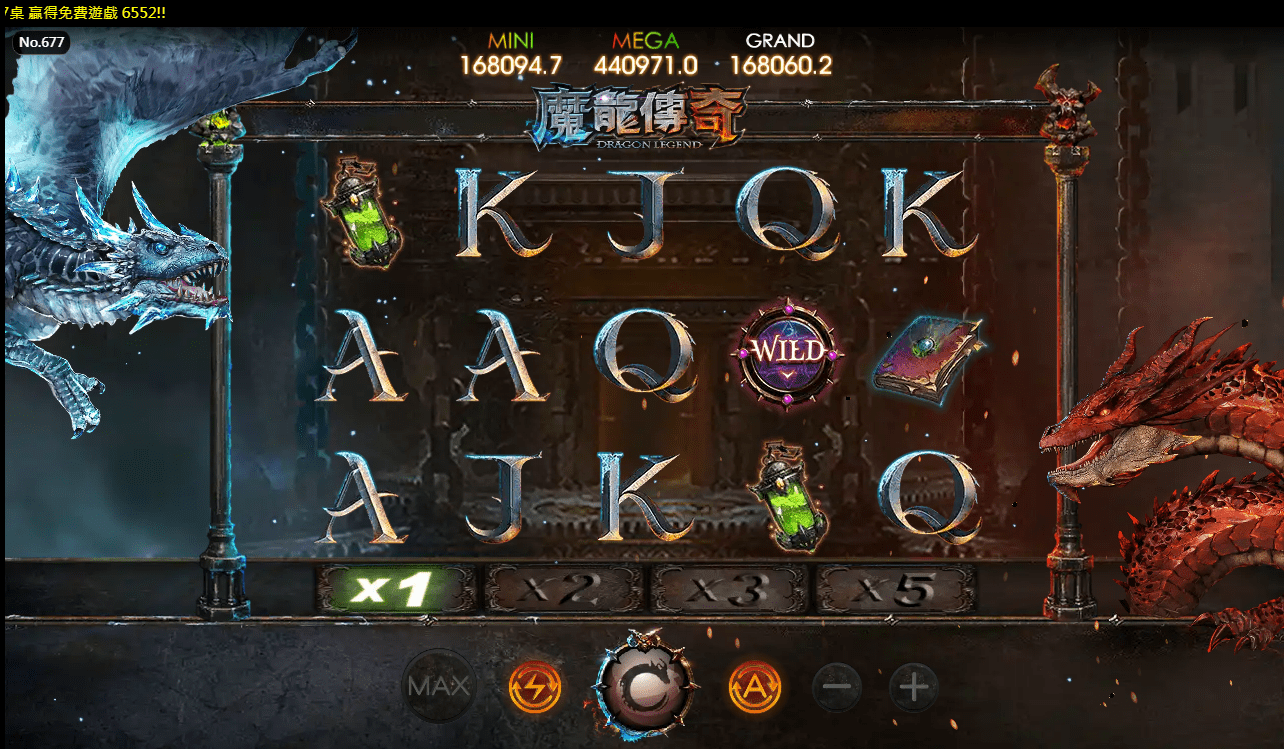Activate turbo spin with the lightning icon
The height and width of the screenshot is (749, 1284).
click(x=535, y=686)
